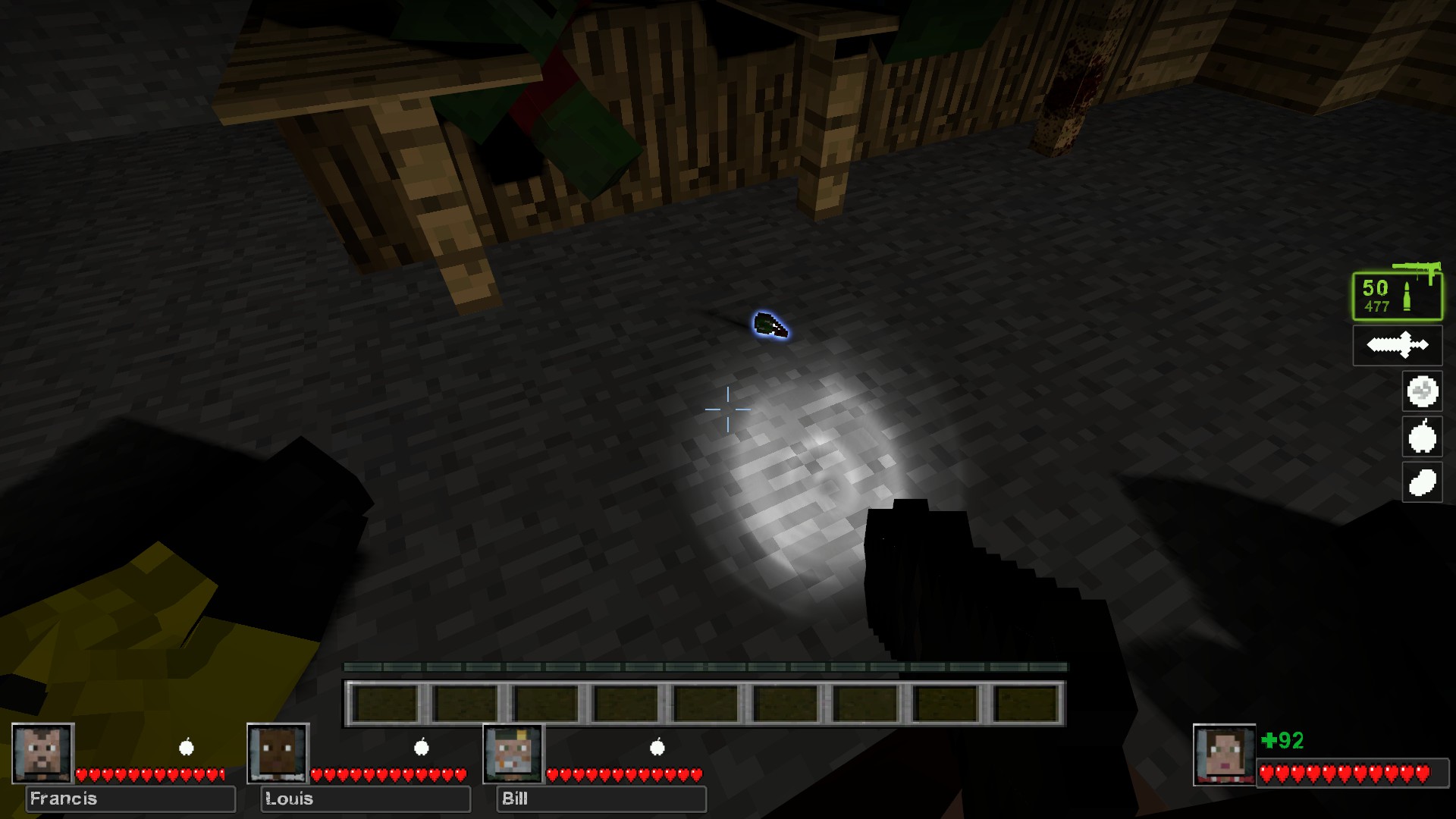The image size is (1456, 819).
Task: Click Bill's teammate portrait
Action: coord(513,753)
